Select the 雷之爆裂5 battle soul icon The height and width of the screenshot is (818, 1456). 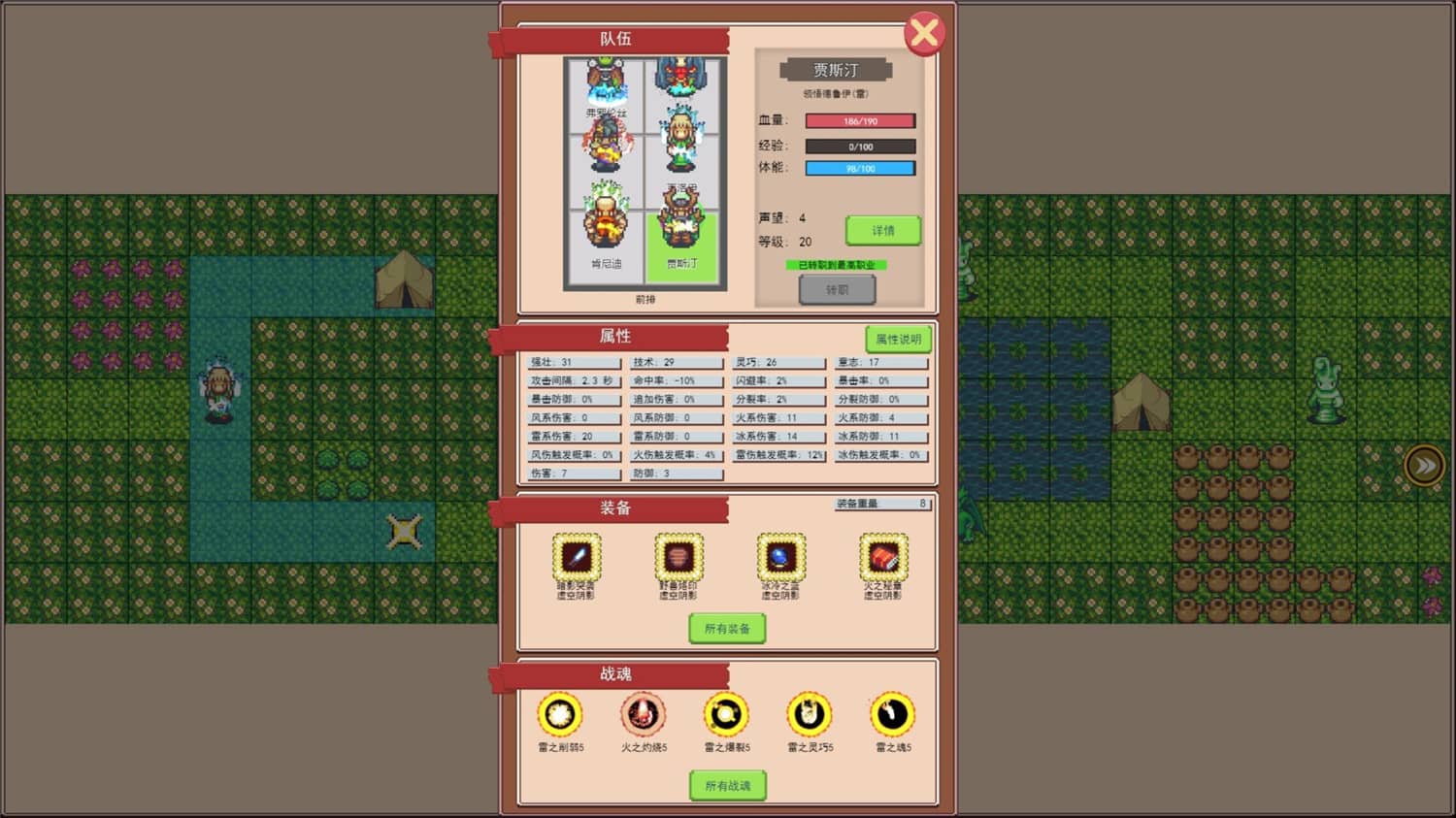click(x=726, y=715)
